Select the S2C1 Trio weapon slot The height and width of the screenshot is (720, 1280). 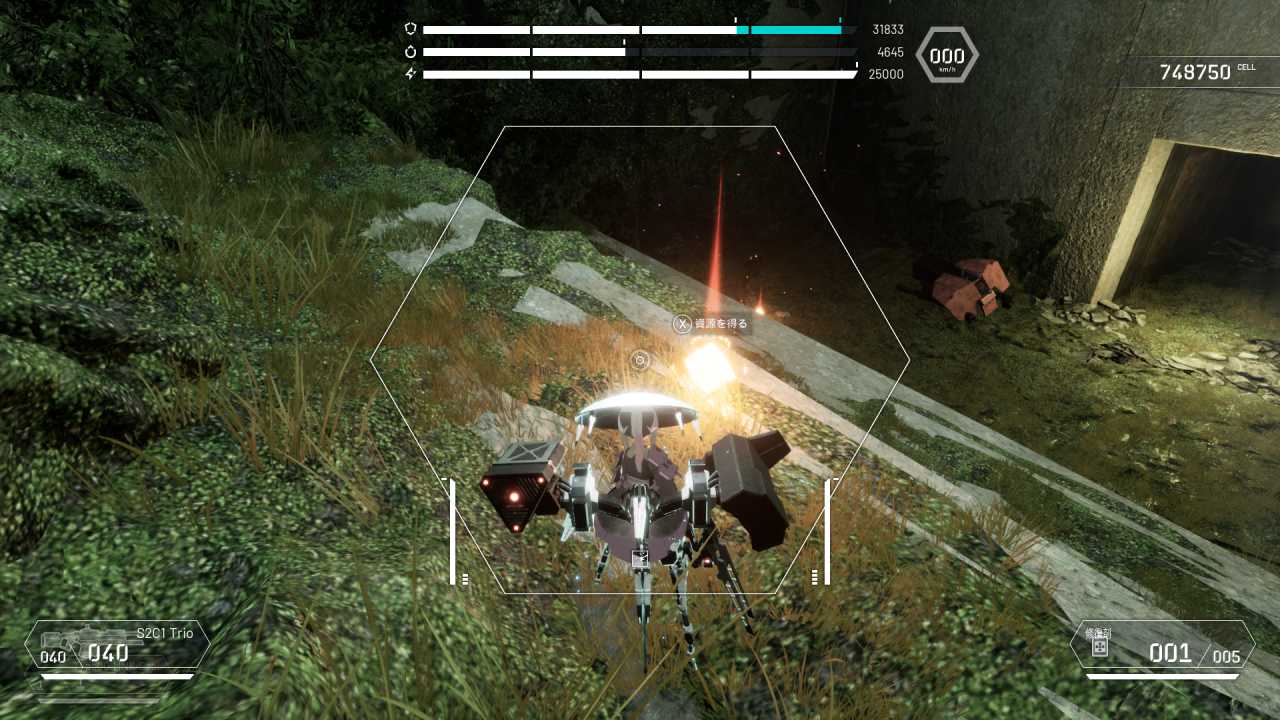pos(117,645)
